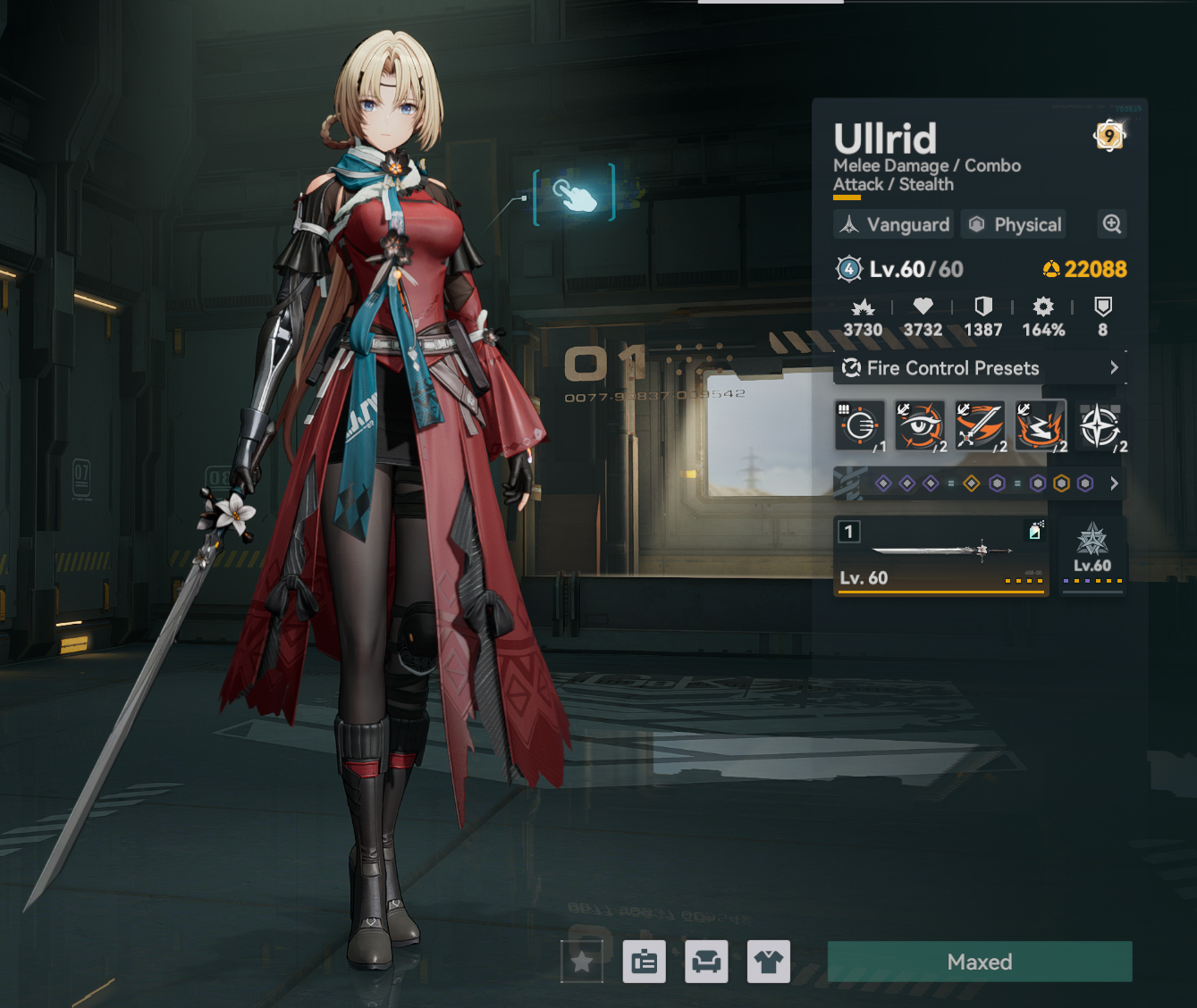Select the Vanguard class tag
This screenshot has width=1197, height=1008.
(x=895, y=224)
